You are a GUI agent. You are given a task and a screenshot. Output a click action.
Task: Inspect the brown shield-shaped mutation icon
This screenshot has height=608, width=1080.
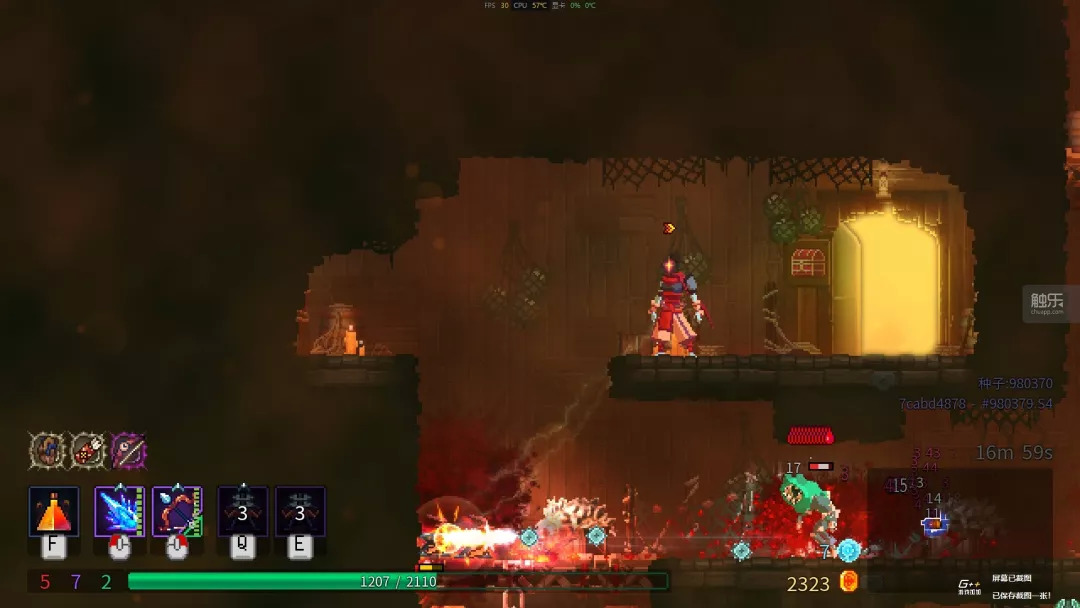46,451
